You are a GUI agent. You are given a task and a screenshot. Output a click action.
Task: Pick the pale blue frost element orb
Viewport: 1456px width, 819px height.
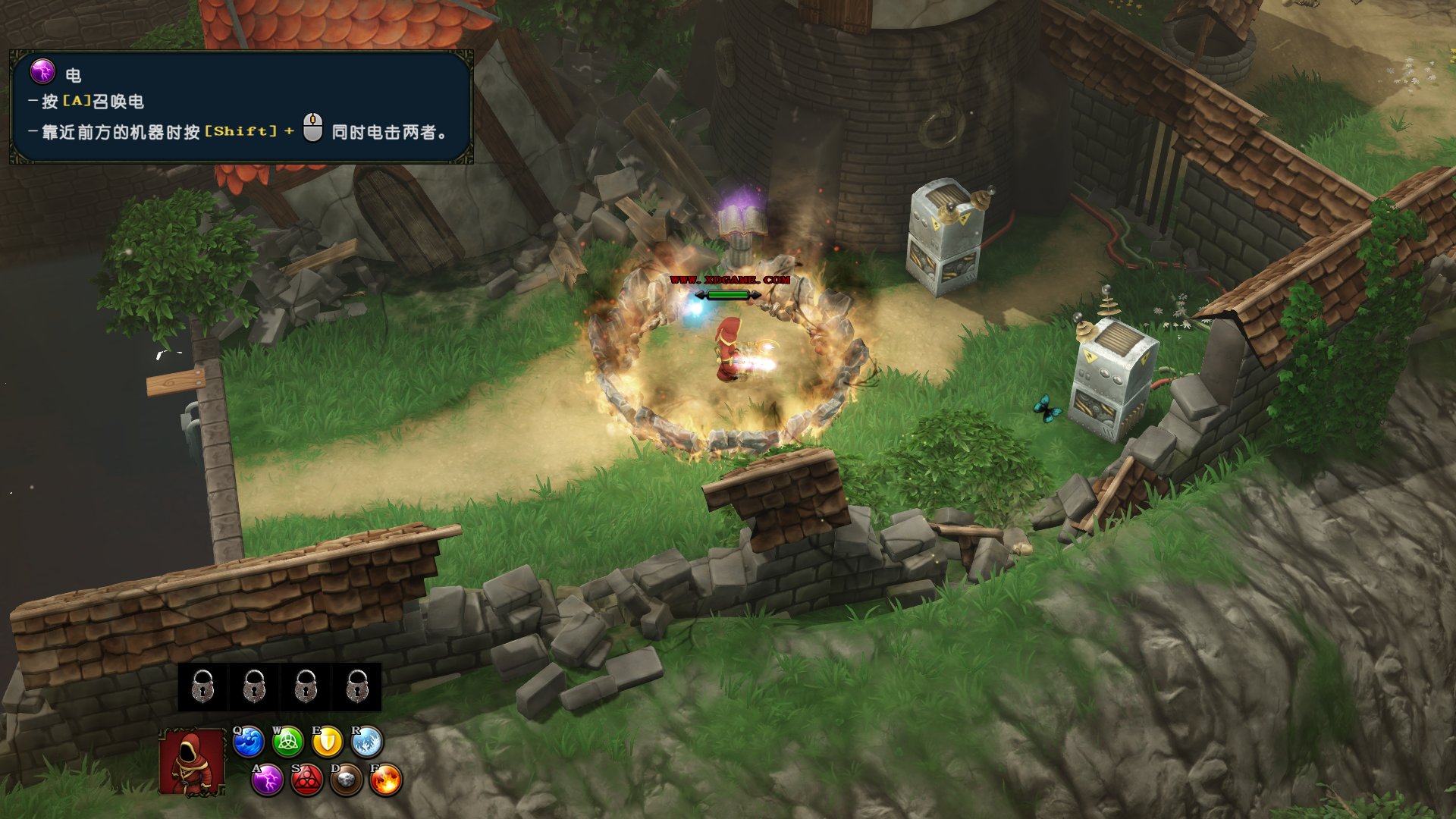click(367, 742)
